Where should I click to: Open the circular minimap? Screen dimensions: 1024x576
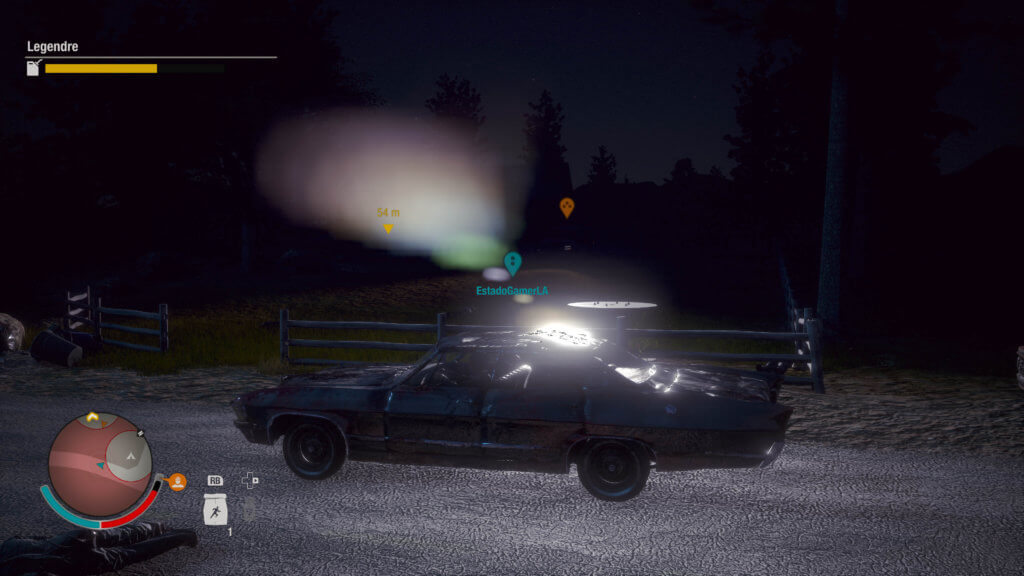(x=100, y=463)
